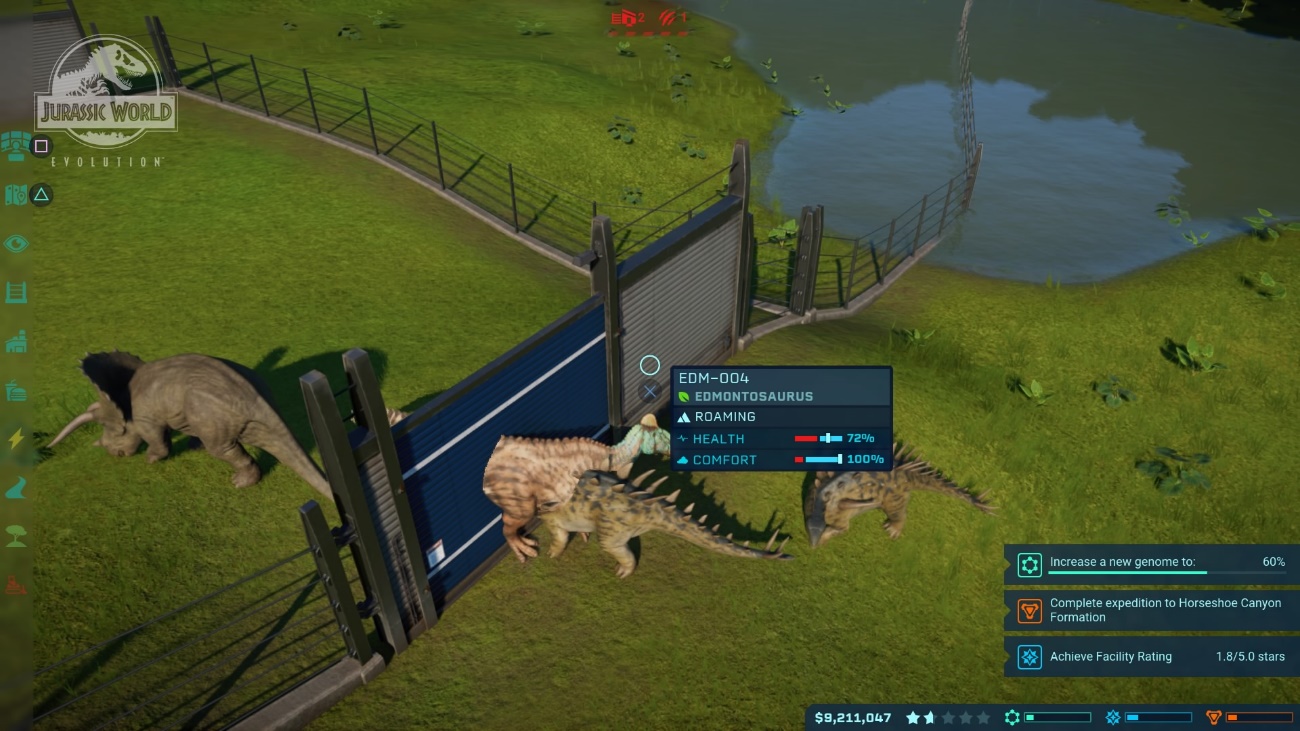Select the eye view icon
Screen dimensions: 1300x731
click(x=16, y=244)
